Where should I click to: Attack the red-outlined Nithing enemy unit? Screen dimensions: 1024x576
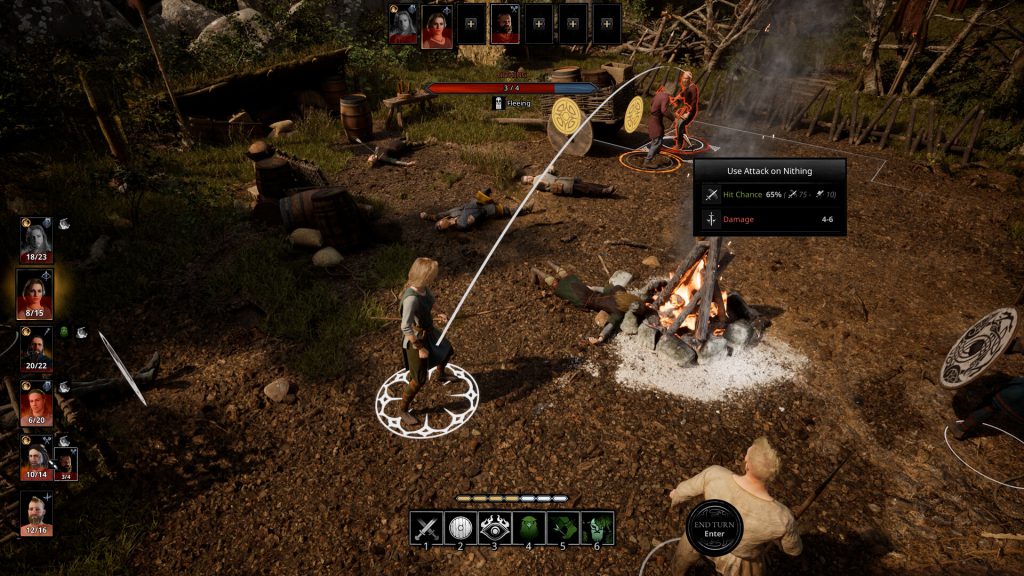(x=686, y=108)
